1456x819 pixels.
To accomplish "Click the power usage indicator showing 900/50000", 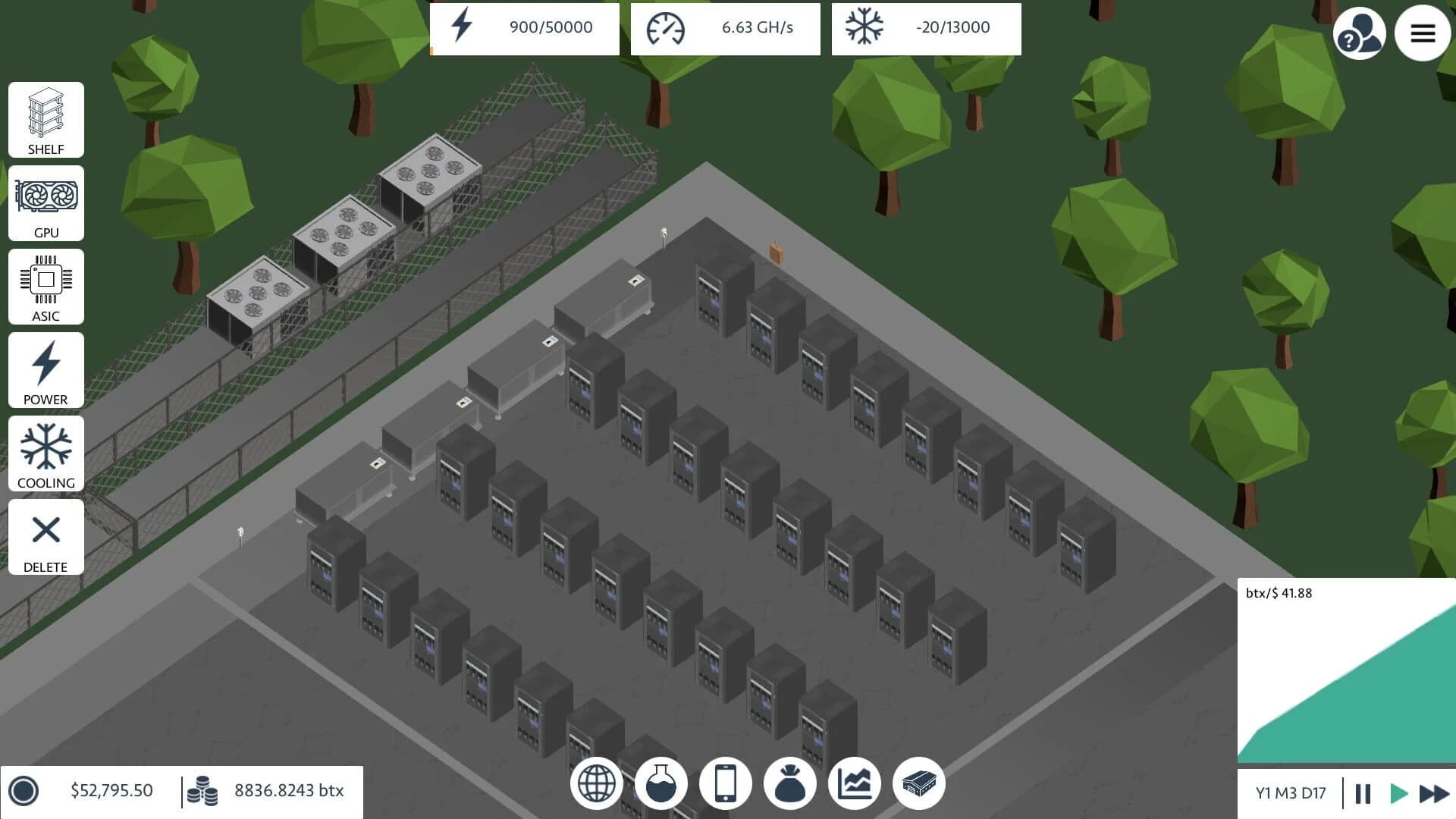I will 523,28.
